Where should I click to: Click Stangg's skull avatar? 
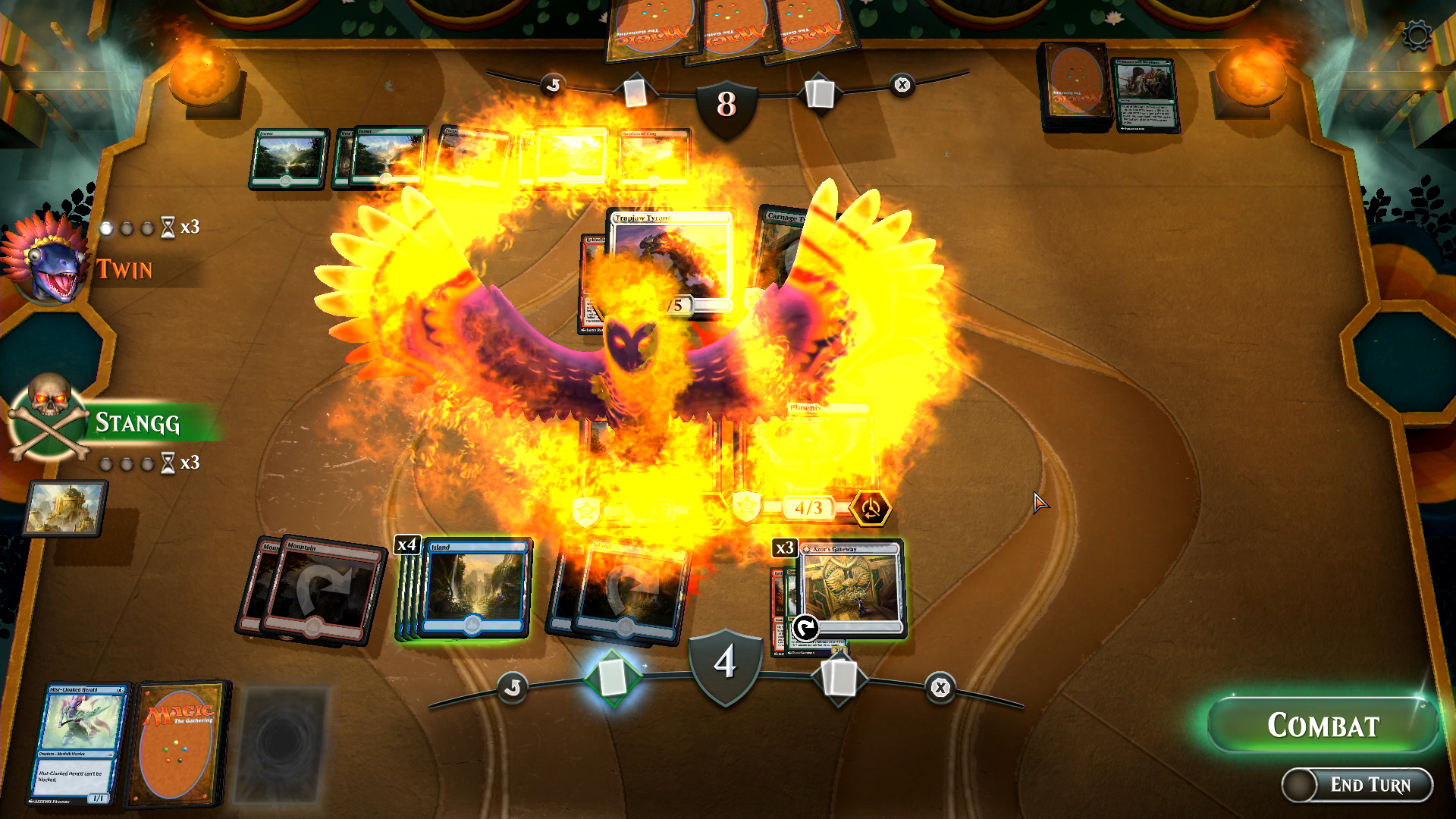[49, 417]
